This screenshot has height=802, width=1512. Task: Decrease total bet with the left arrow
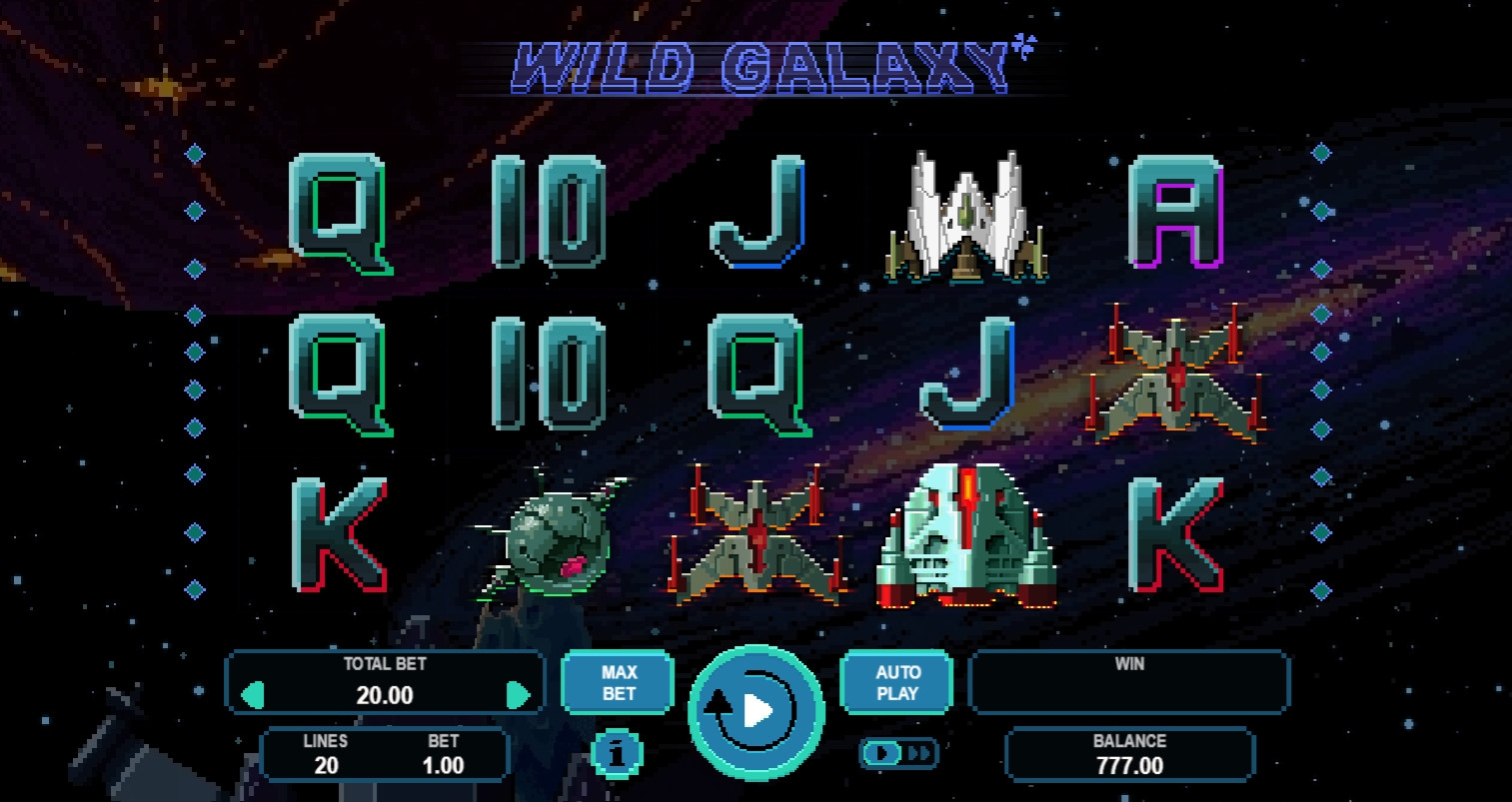[254, 694]
